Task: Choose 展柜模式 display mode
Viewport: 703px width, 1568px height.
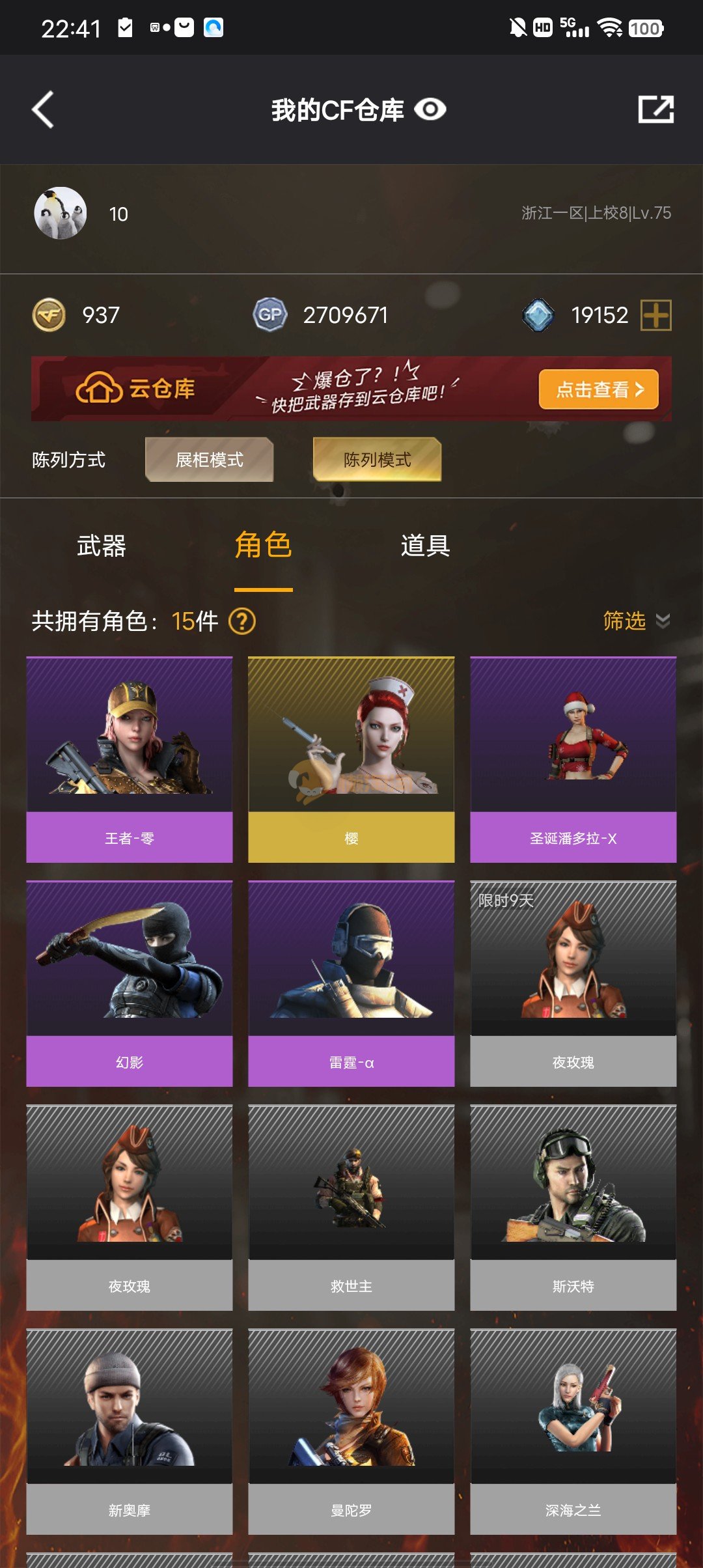Action: (x=209, y=460)
